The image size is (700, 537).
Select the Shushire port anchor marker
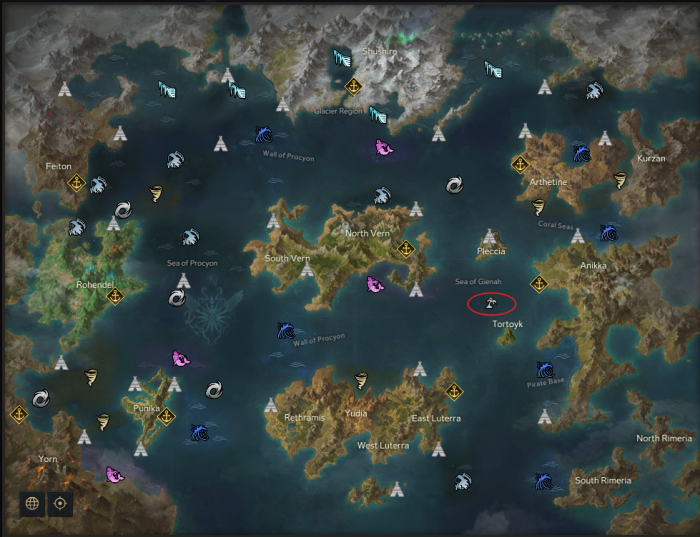click(353, 87)
